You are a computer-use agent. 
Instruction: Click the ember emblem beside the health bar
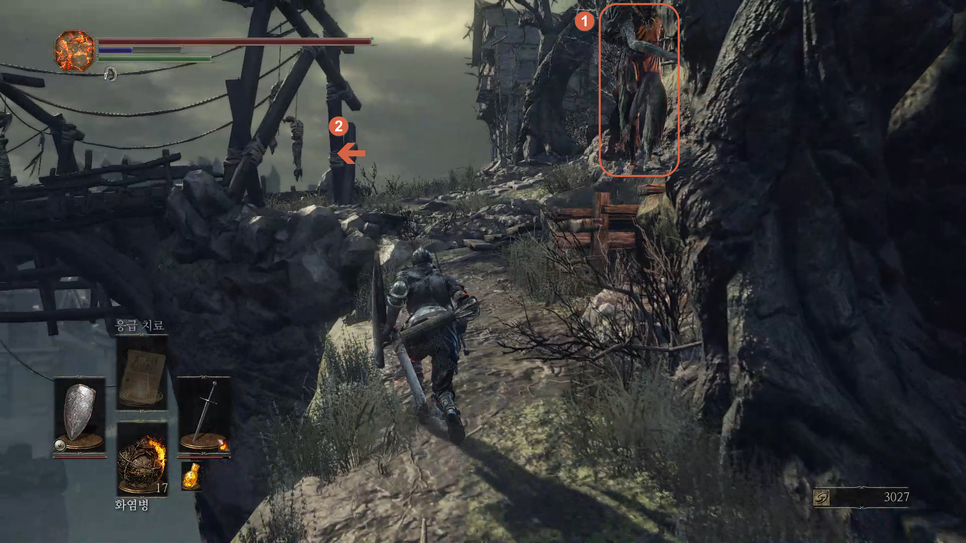pos(75,51)
